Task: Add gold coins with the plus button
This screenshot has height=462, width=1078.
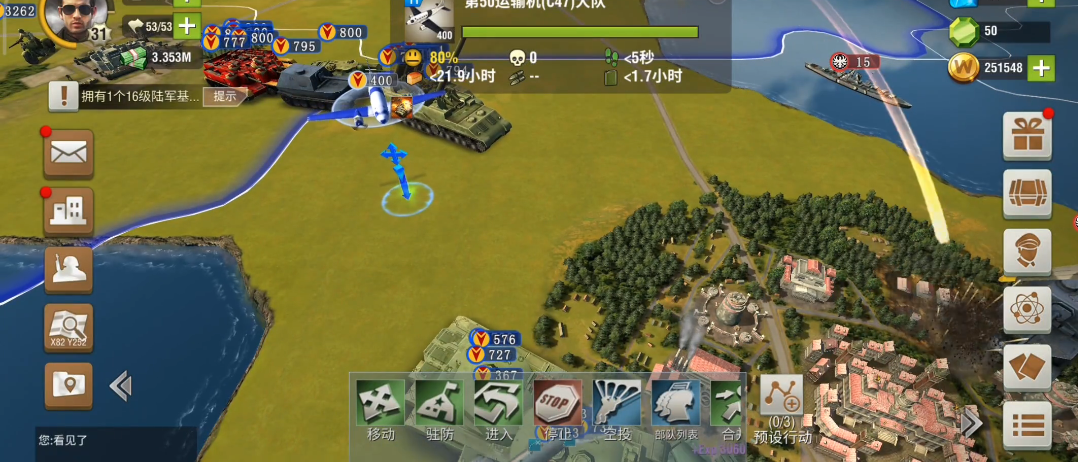Action: (1042, 68)
